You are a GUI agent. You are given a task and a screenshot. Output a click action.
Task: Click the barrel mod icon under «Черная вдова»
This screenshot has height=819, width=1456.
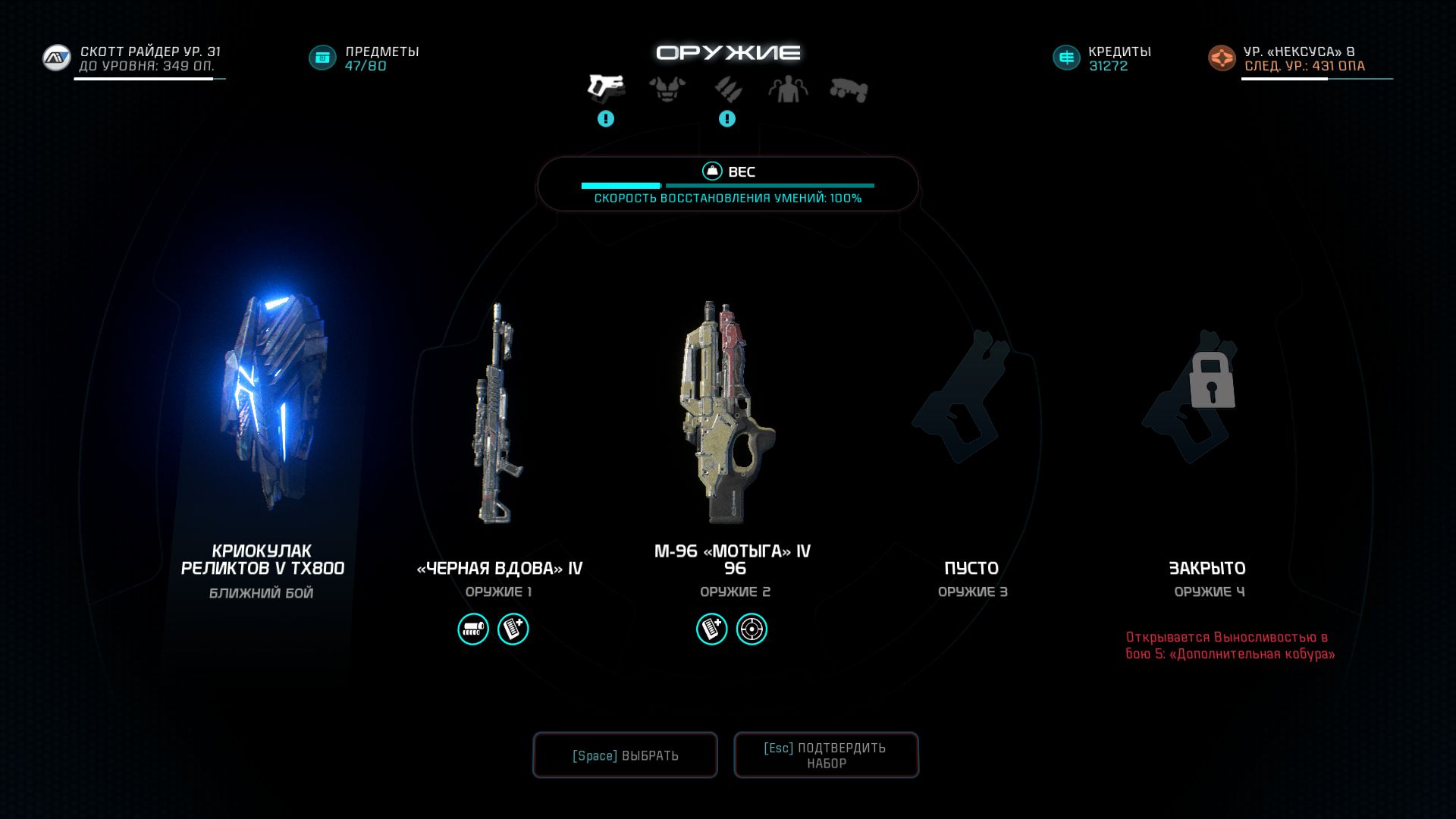pos(473,629)
